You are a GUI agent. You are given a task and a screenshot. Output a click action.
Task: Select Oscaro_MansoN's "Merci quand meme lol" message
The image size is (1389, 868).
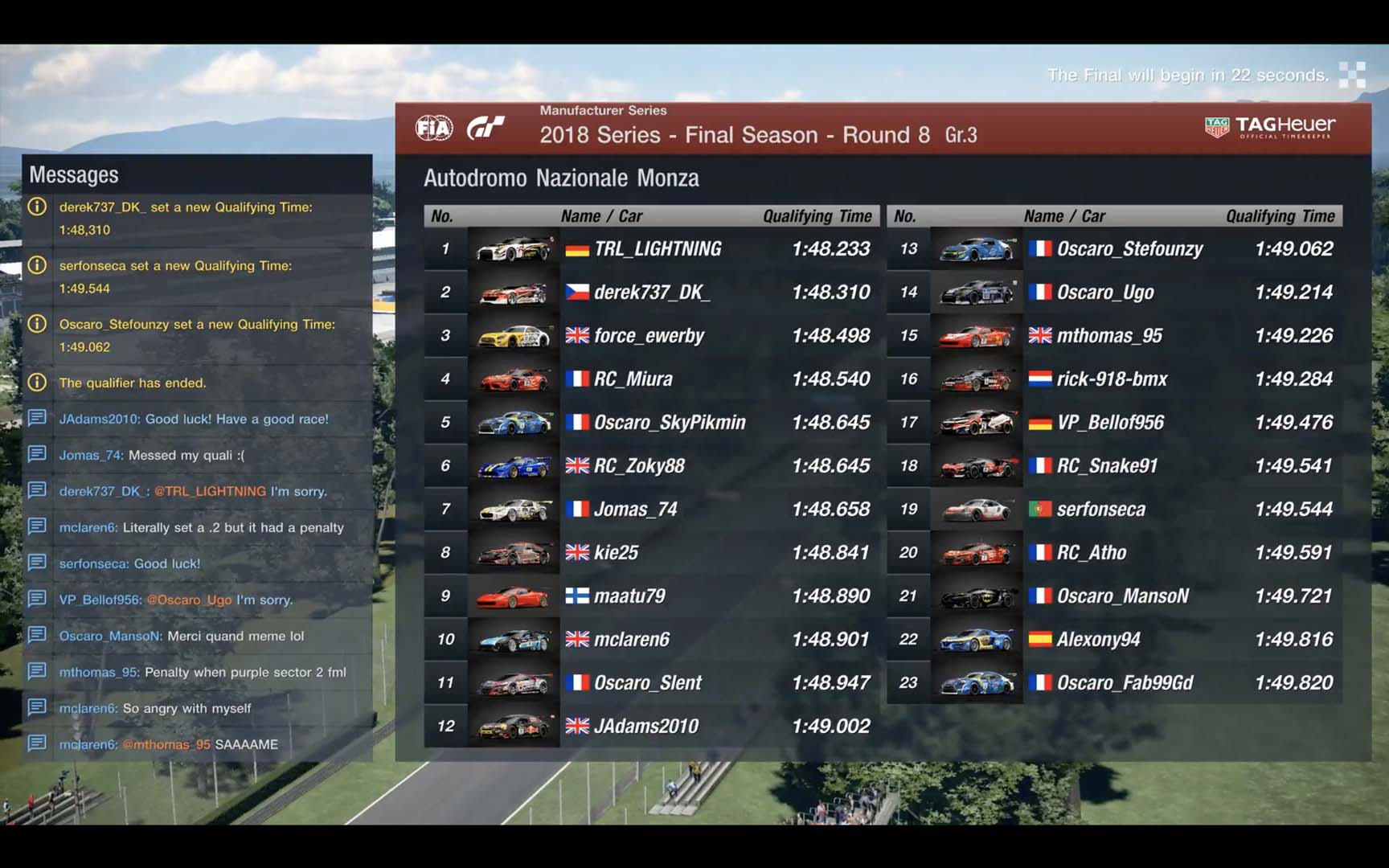182,637
